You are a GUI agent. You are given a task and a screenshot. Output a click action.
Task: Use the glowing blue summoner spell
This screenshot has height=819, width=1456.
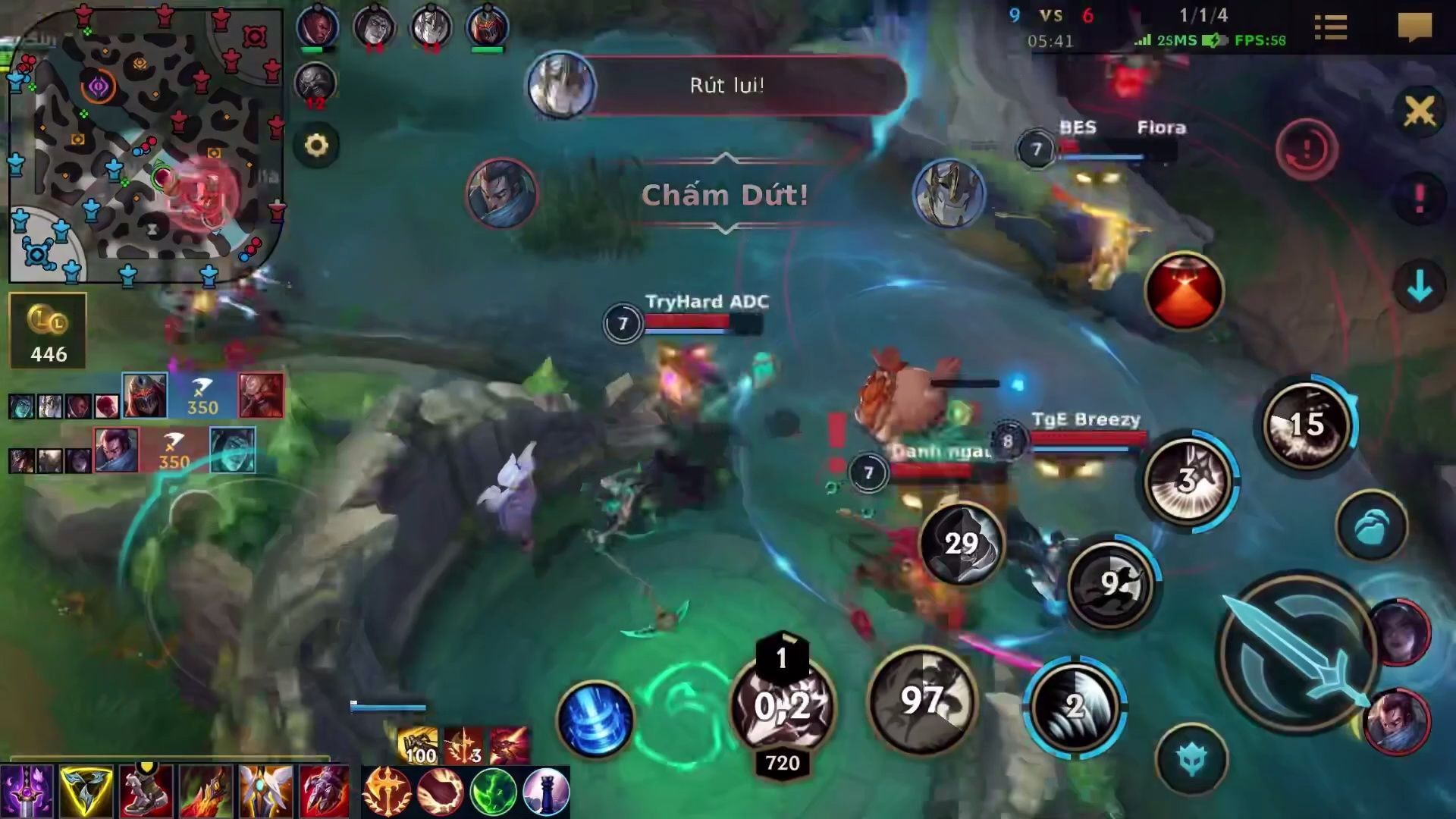[x=595, y=719]
